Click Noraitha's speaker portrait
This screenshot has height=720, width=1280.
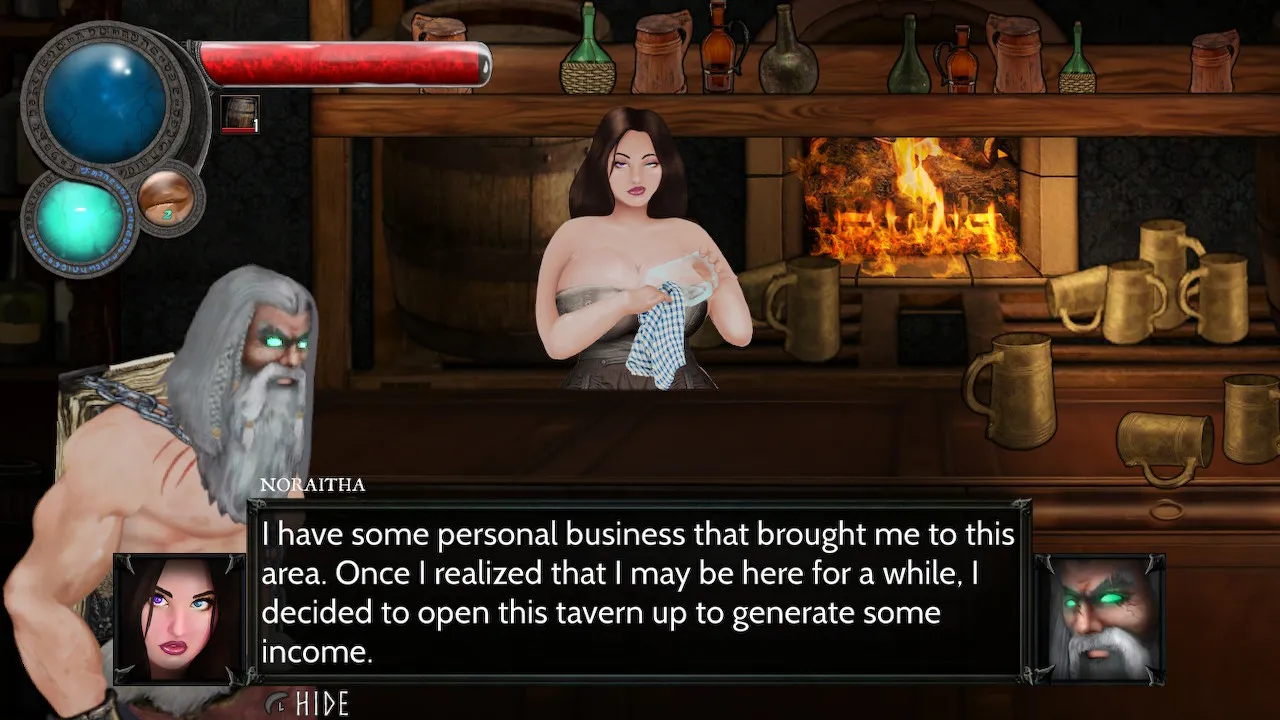(180, 618)
